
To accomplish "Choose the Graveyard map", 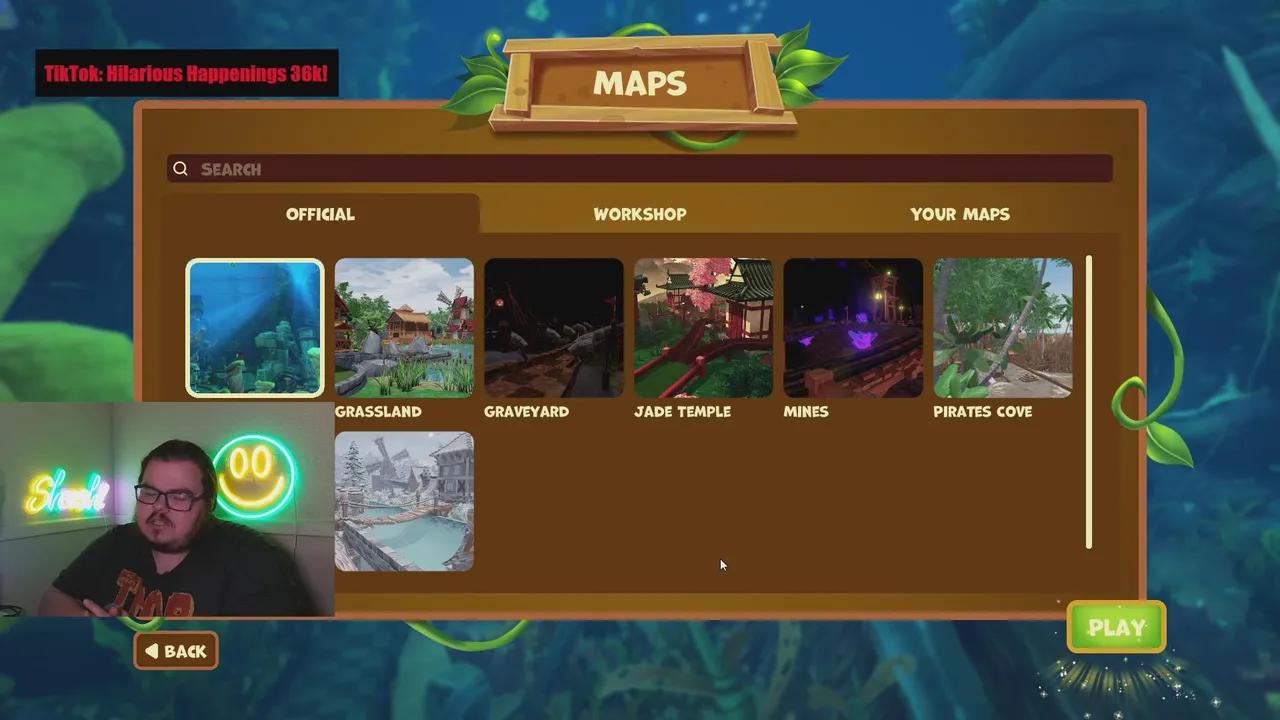I will pyautogui.click(x=554, y=327).
